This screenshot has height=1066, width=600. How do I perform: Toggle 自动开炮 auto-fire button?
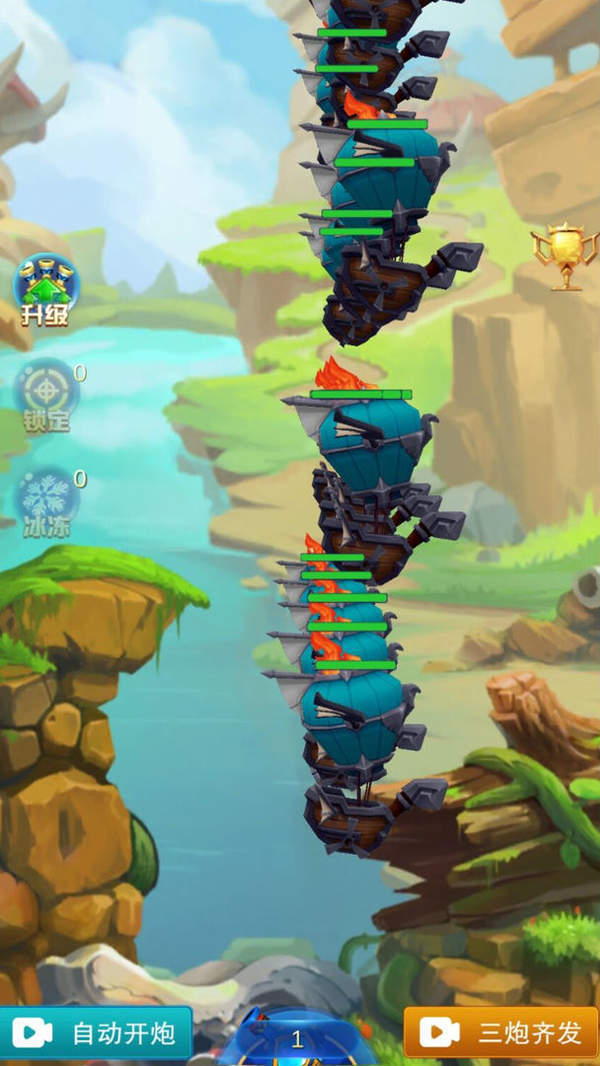[96, 1033]
